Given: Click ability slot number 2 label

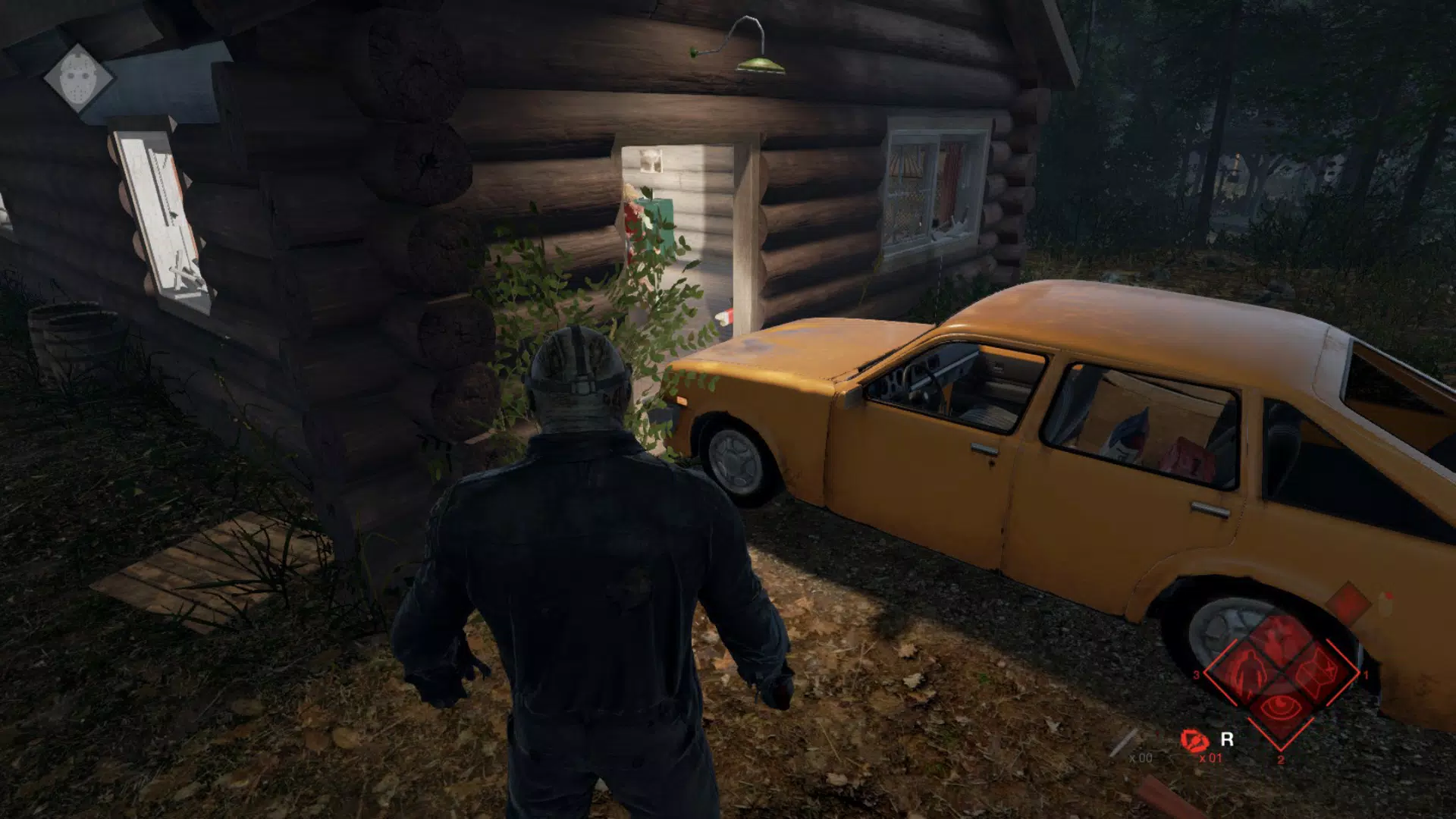Looking at the screenshot, I should pos(1281,760).
